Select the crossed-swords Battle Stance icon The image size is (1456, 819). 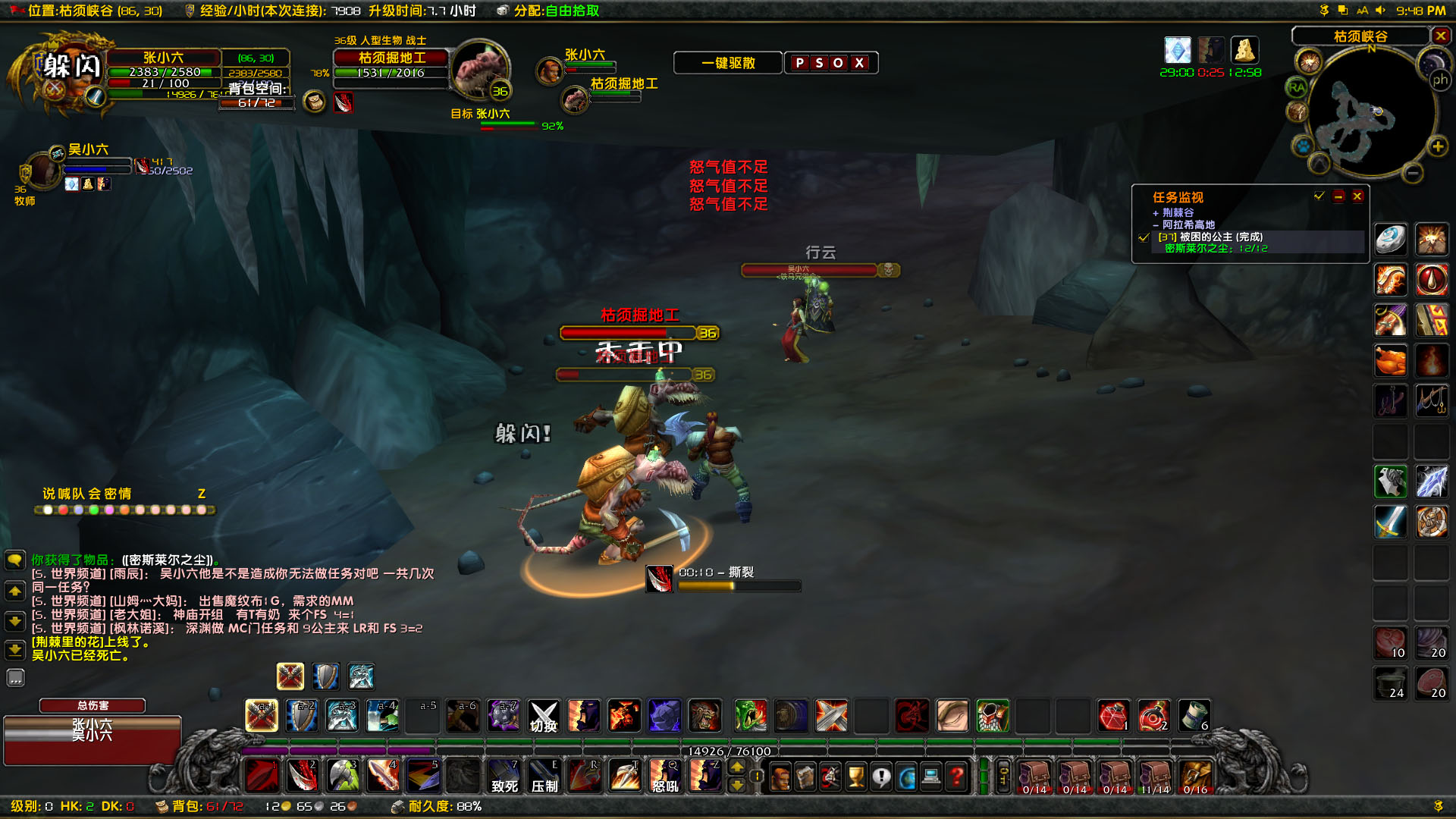pyautogui.click(x=290, y=676)
